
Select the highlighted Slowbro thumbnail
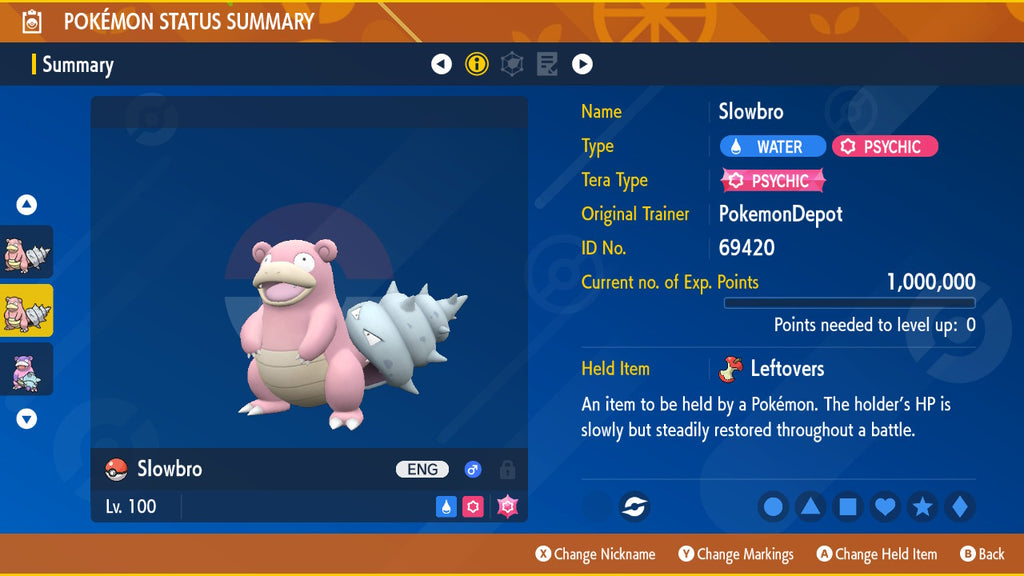pyautogui.click(x=27, y=310)
